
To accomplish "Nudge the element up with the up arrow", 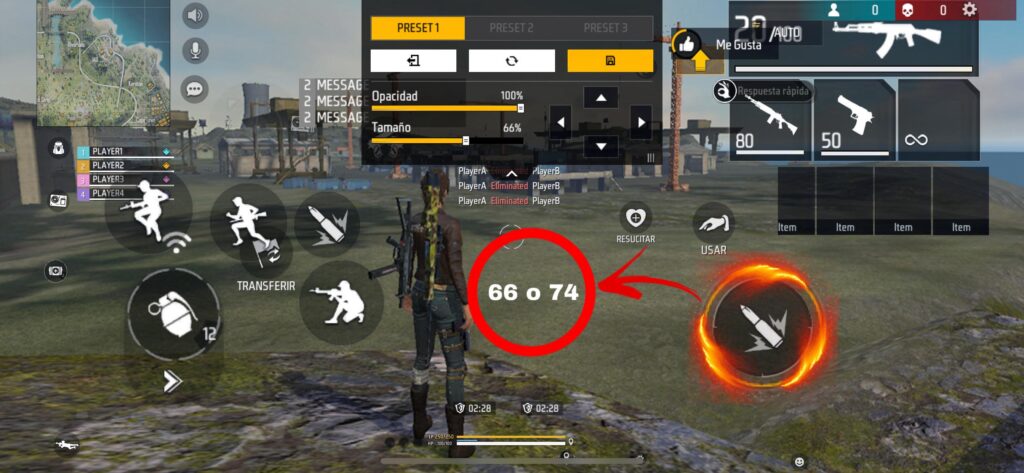I will [600, 97].
